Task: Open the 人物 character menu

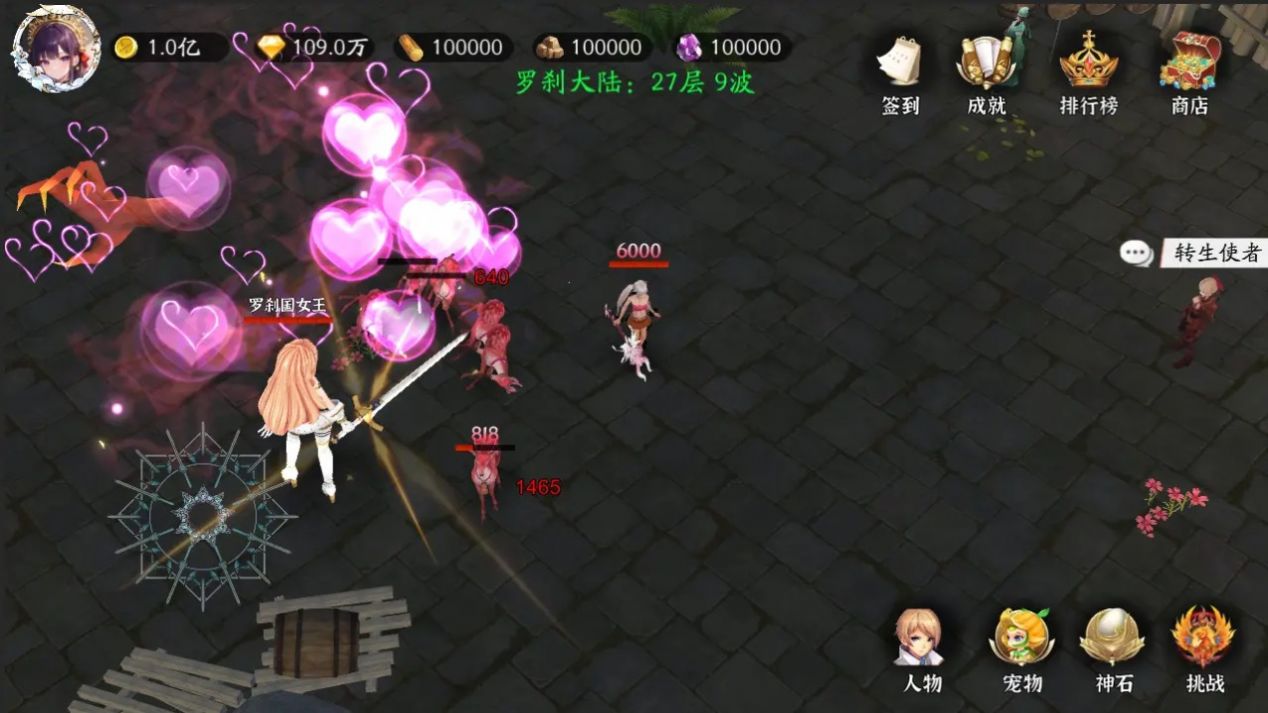Action: click(x=920, y=648)
